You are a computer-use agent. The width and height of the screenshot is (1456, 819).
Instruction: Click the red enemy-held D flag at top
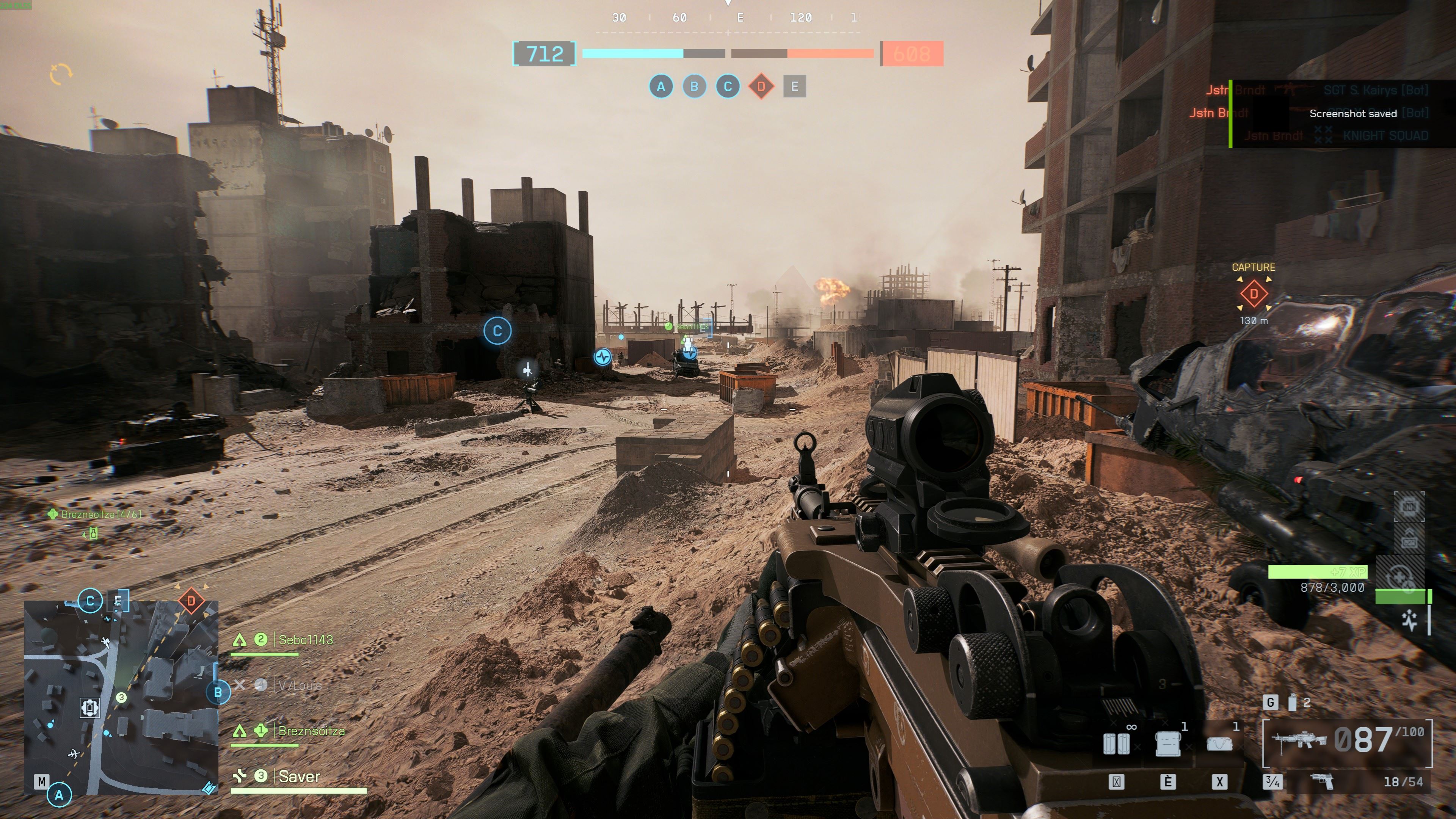click(761, 87)
